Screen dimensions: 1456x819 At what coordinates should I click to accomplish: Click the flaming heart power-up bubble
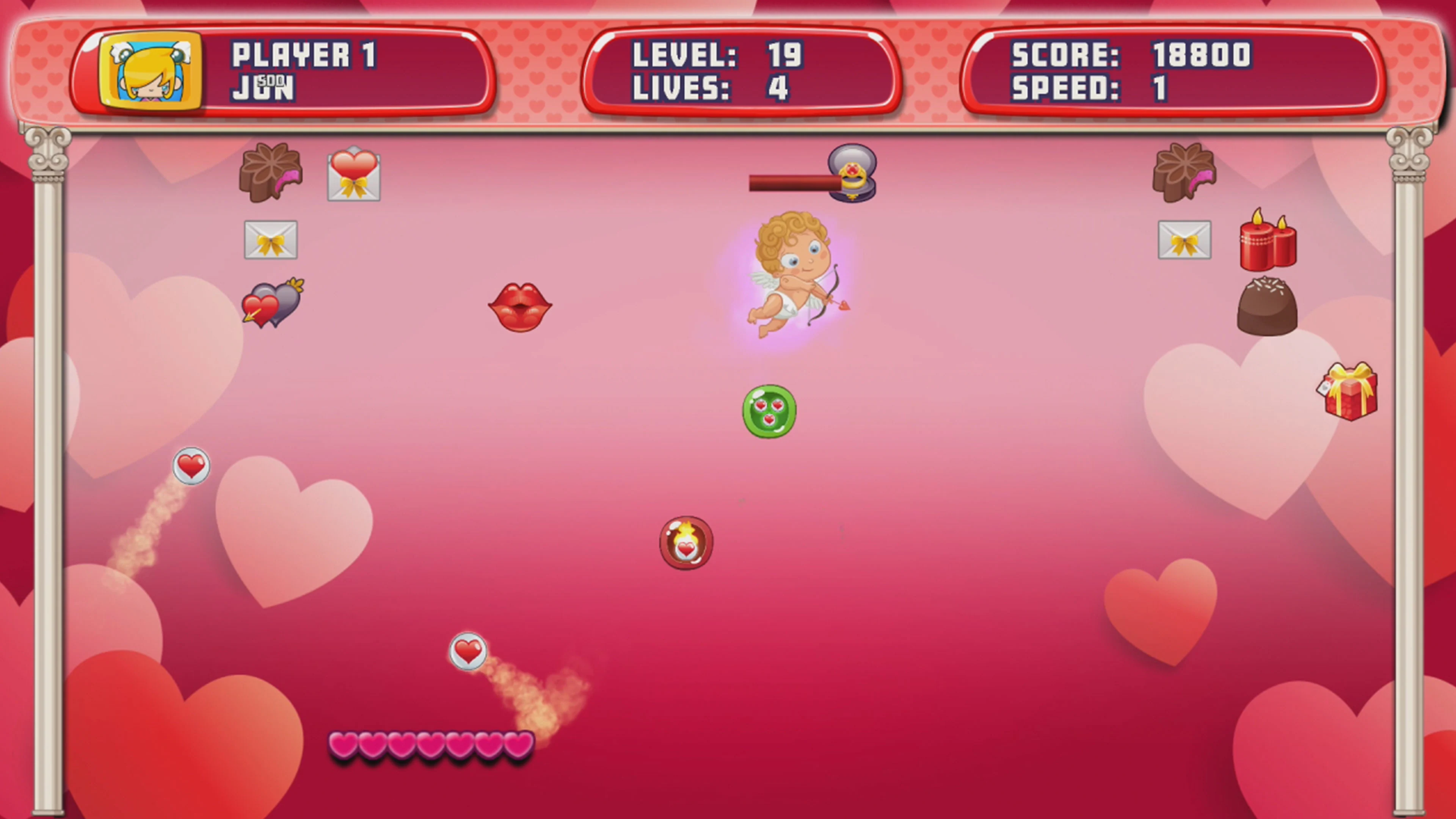pos(686,543)
